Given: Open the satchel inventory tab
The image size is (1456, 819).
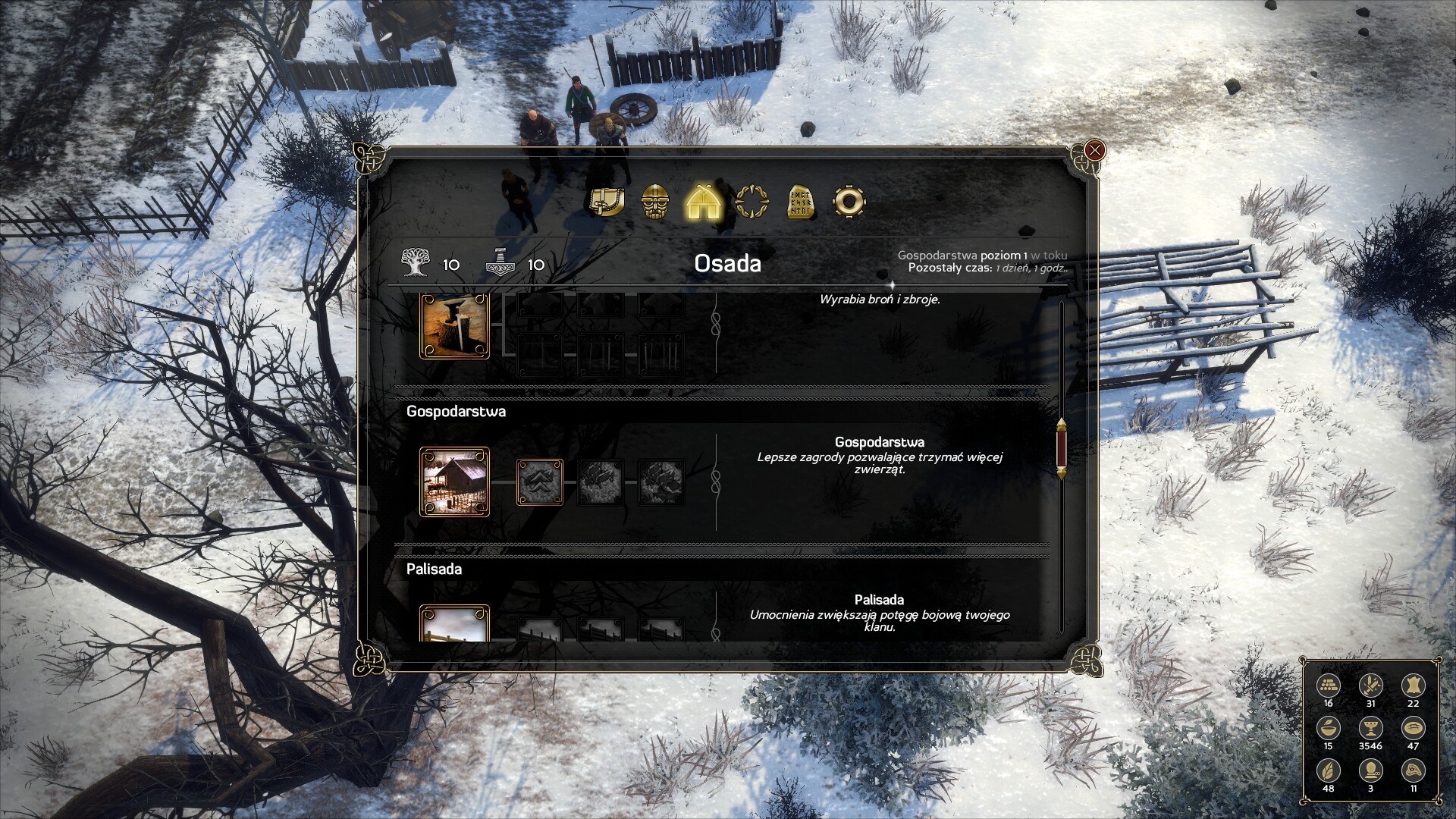Looking at the screenshot, I should click(607, 202).
